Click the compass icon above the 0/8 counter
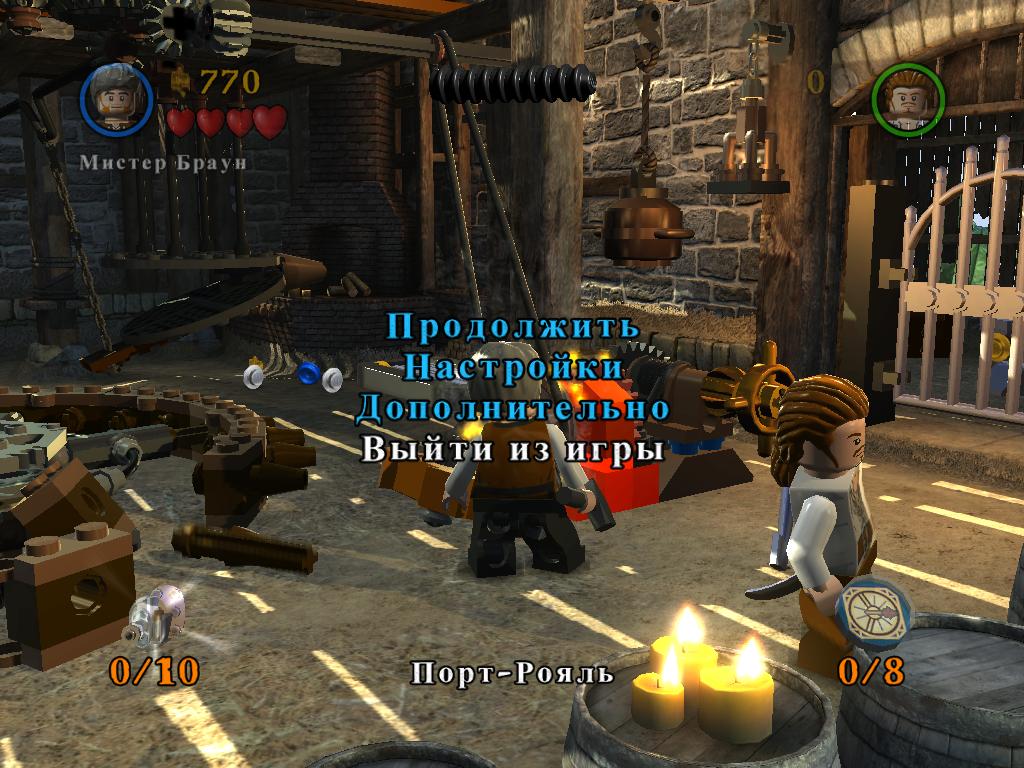Screen dimensions: 1024x768 pyautogui.click(x=873, y=611)
